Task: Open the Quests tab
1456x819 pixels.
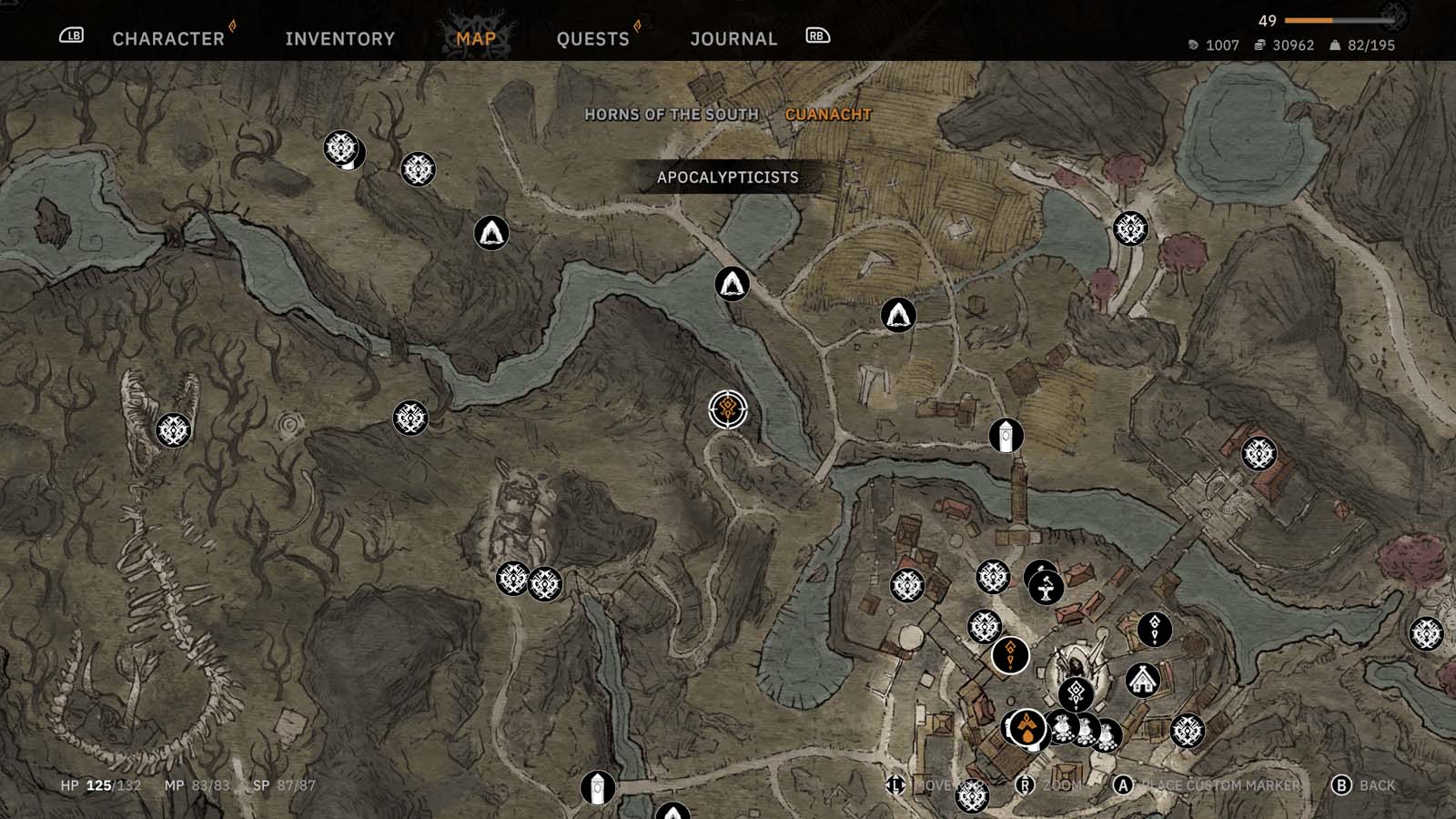Action: click(x=592, y=39)
